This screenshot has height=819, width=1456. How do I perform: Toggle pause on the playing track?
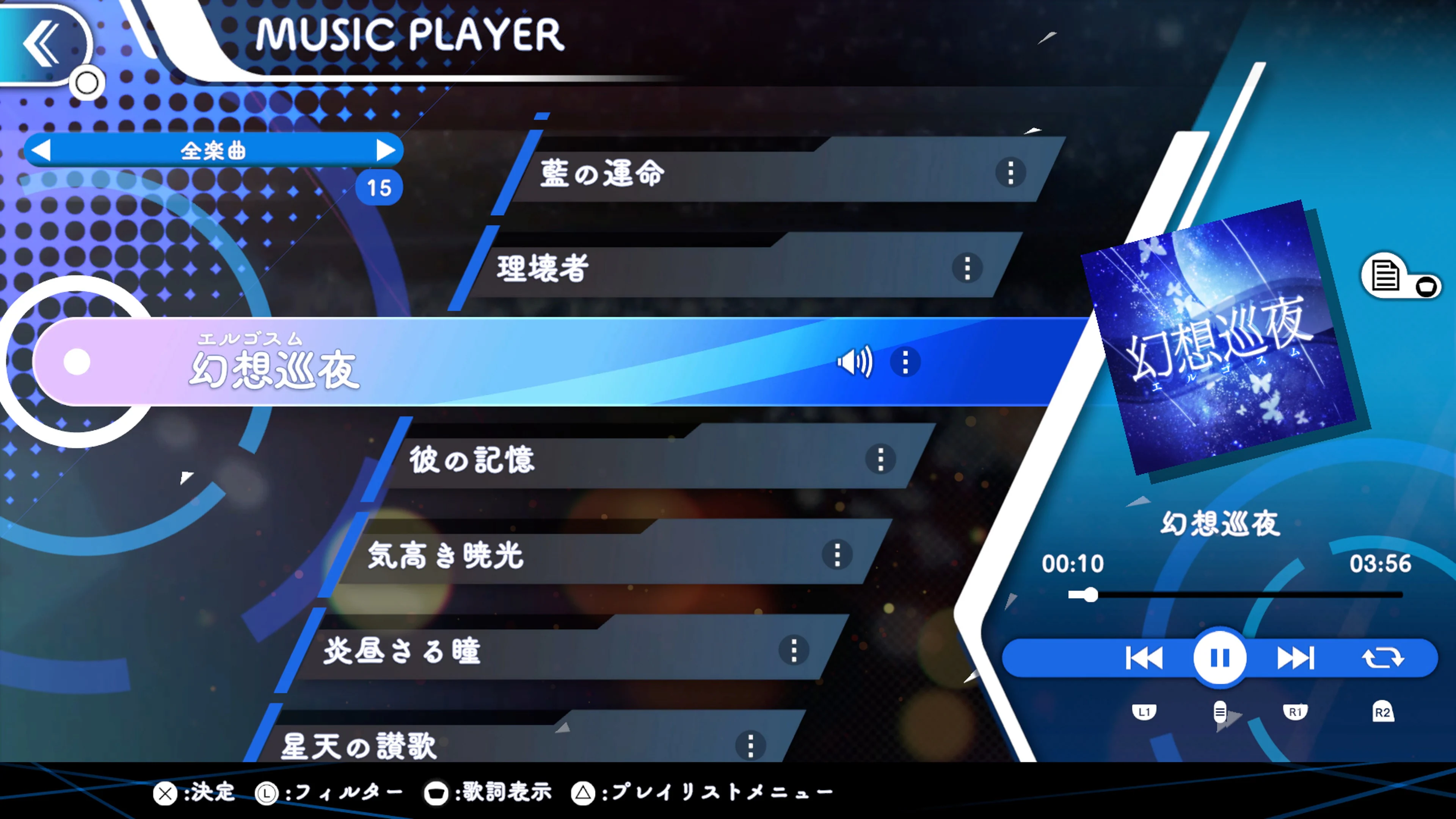point(1220,657)
